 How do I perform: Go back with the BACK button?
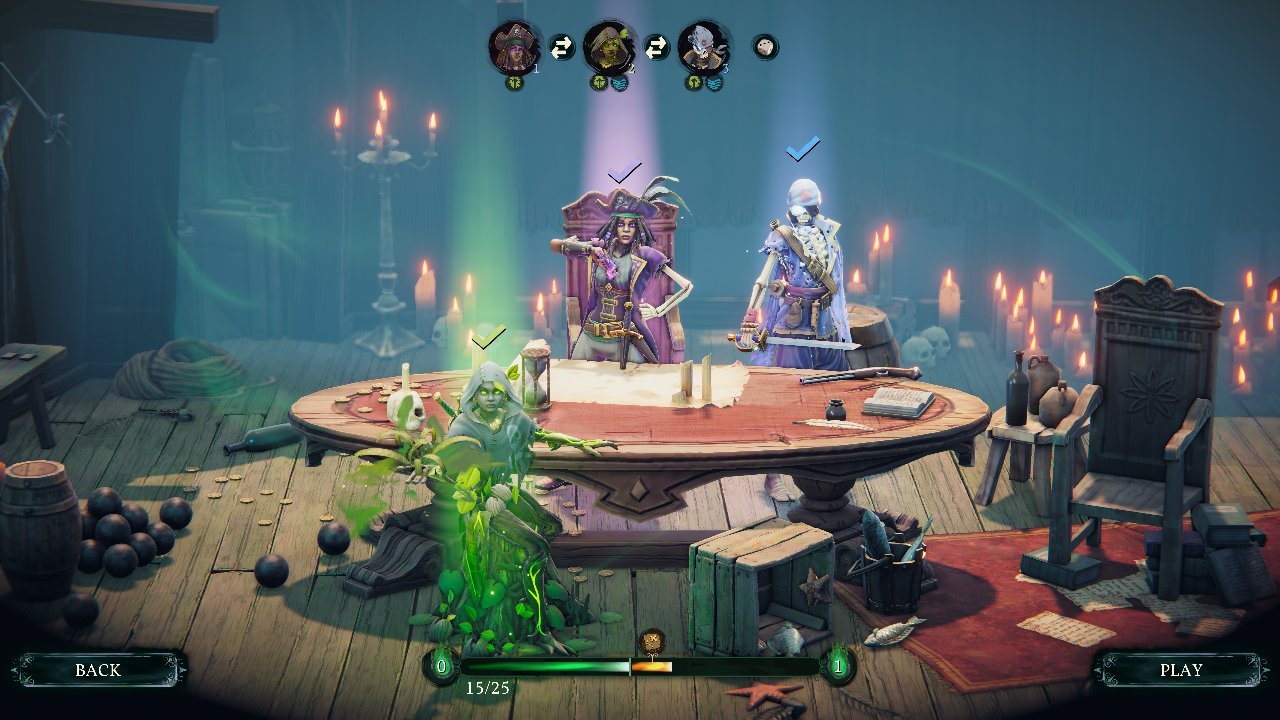pos(98,670)
